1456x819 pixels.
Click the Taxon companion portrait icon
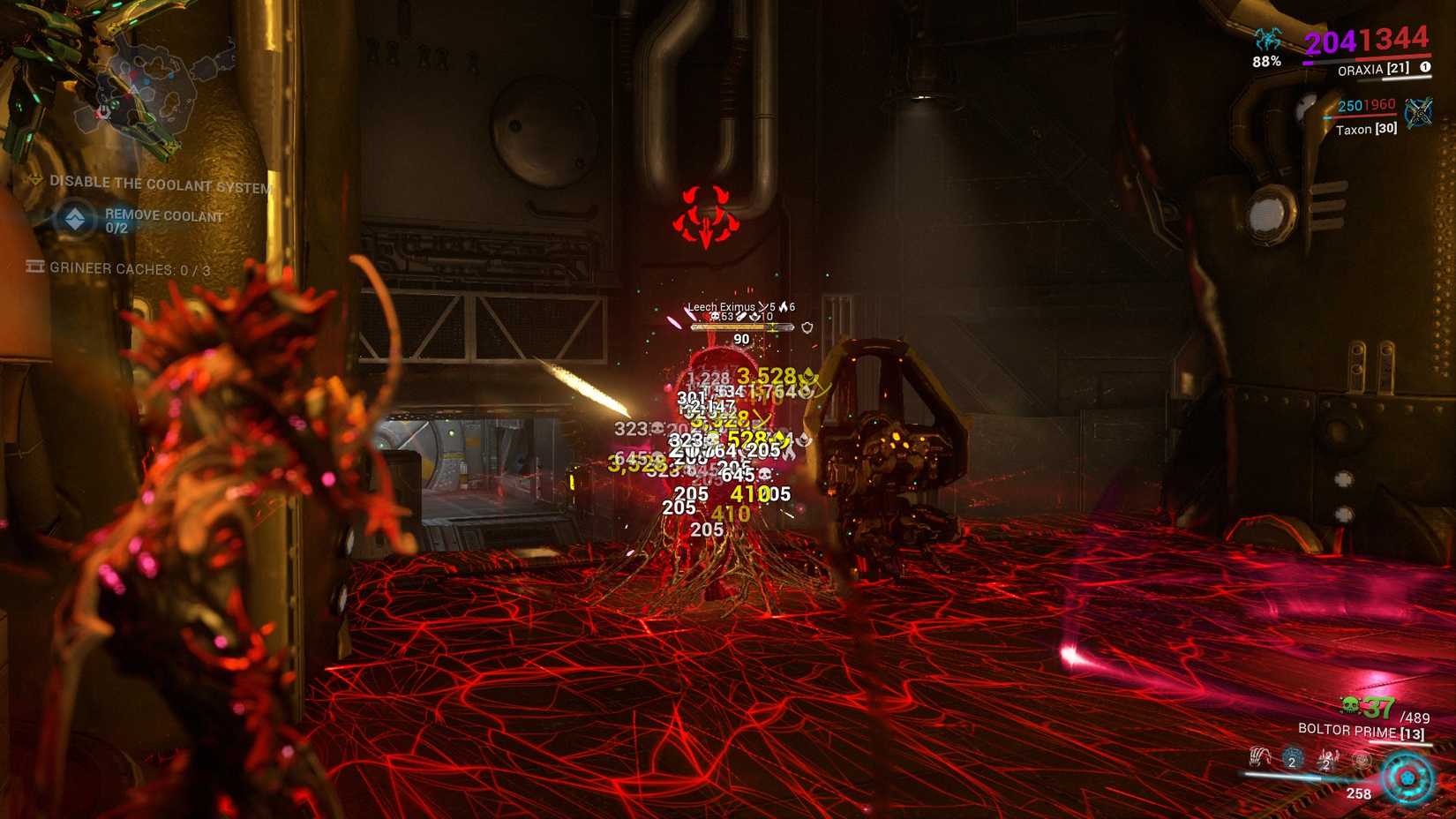click(1419, 113)
